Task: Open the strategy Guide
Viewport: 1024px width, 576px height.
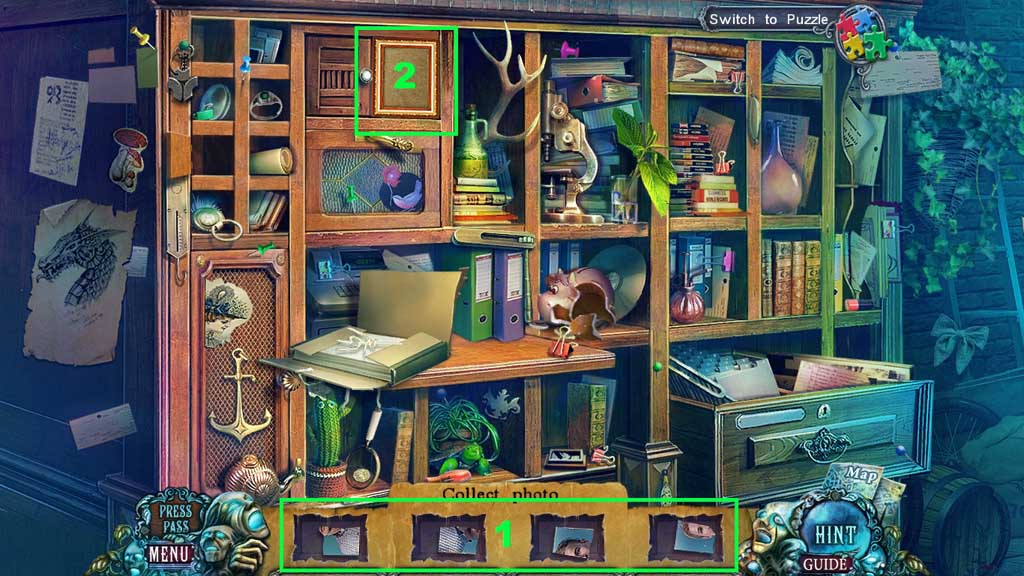Action: pyautogui.click(x=826, y=564)
